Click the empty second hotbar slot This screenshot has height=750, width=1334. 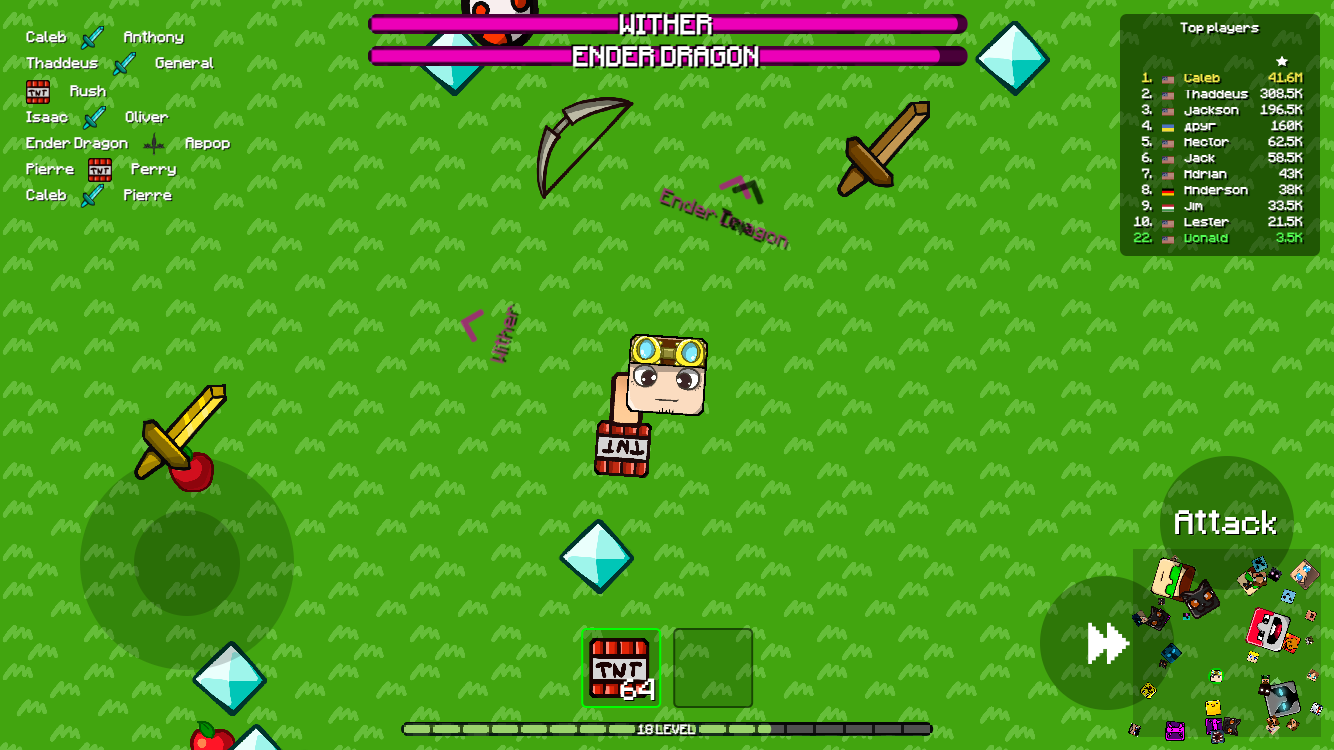point(713,668)
